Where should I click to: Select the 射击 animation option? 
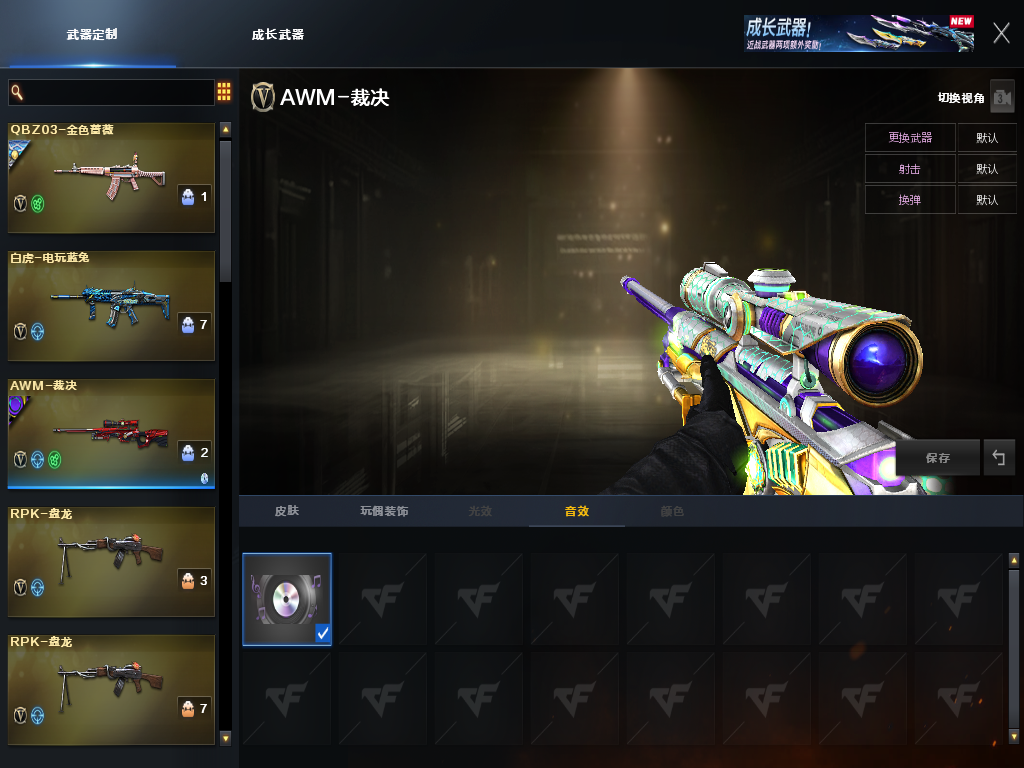tap(910, 169)
